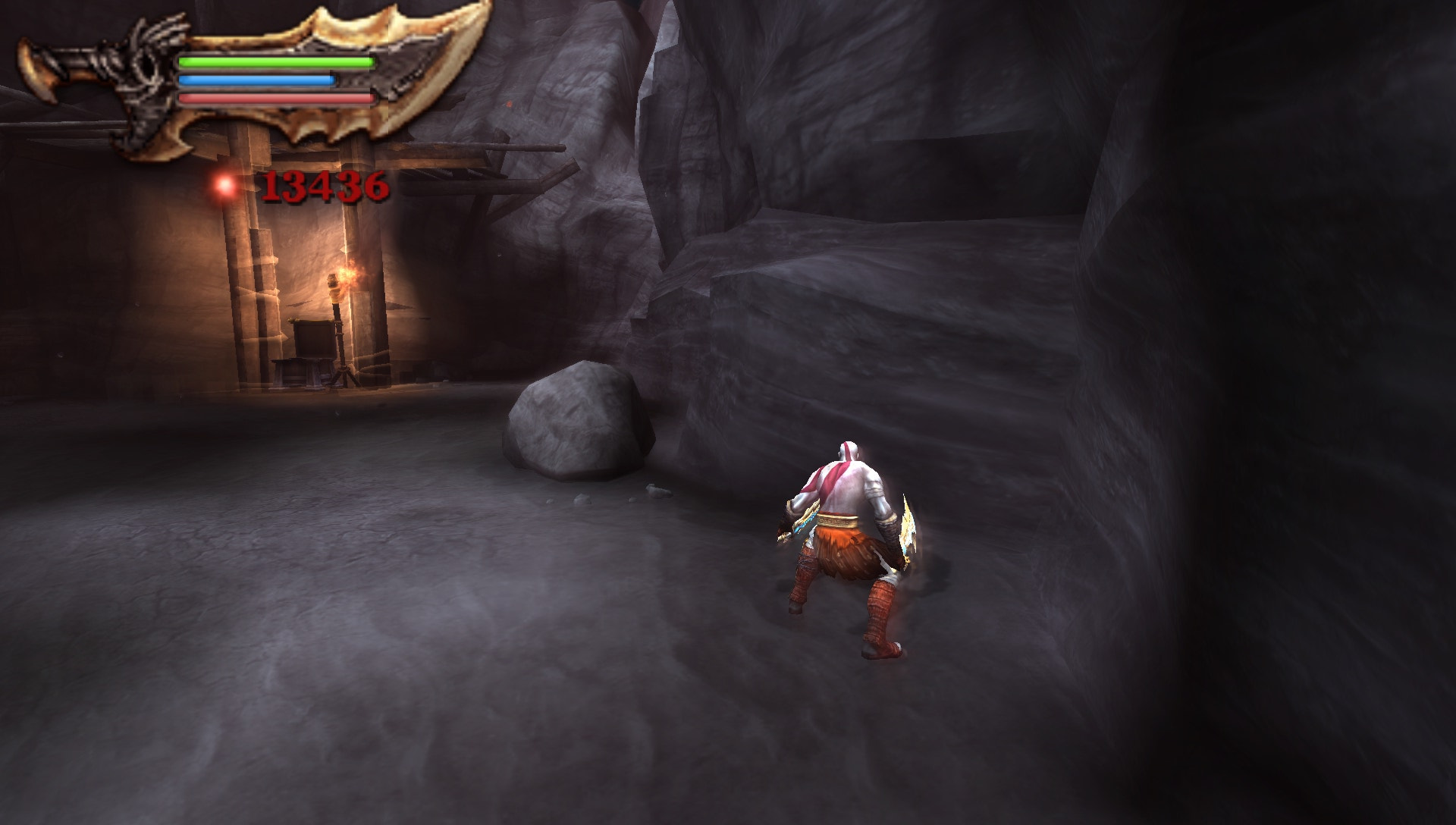This screenshot has height=825, width=1456.
Task: Click the Blades of Chaos HUD emblem
Action: (227, 76)
